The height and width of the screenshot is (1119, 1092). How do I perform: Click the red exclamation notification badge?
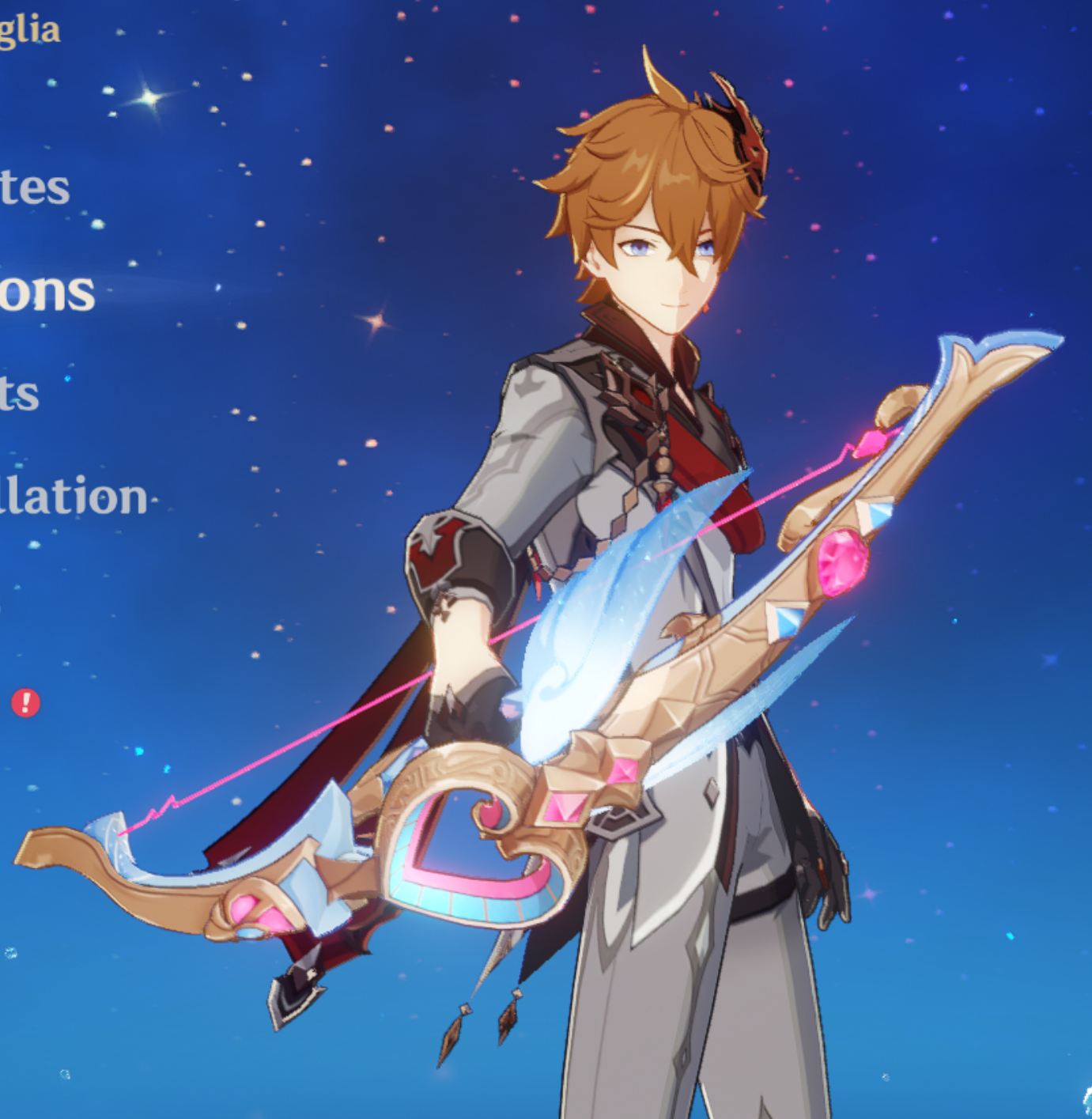[x=28, y=702]
